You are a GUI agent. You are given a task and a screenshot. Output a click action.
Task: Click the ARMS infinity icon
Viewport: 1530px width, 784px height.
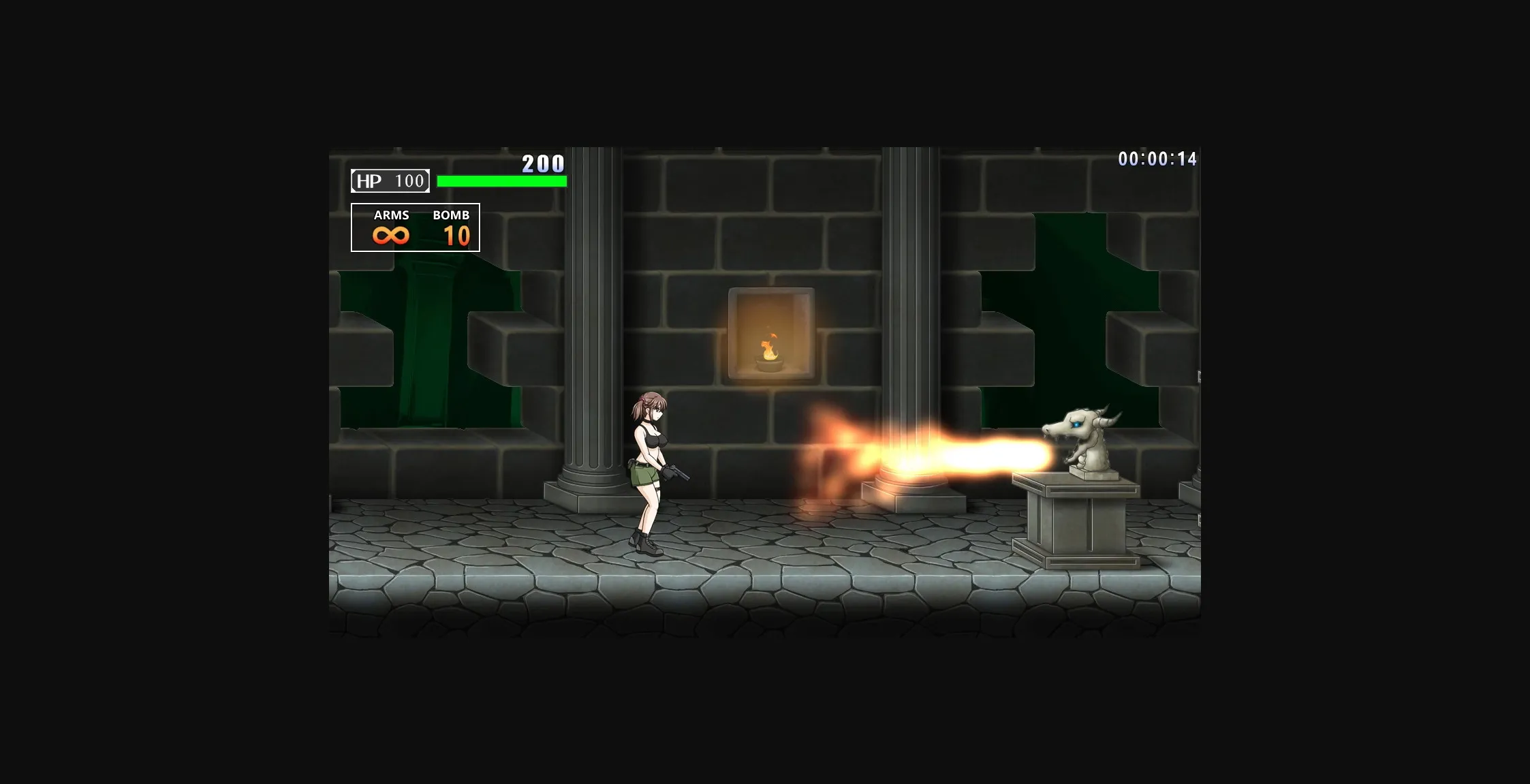[x=391, y=235]
